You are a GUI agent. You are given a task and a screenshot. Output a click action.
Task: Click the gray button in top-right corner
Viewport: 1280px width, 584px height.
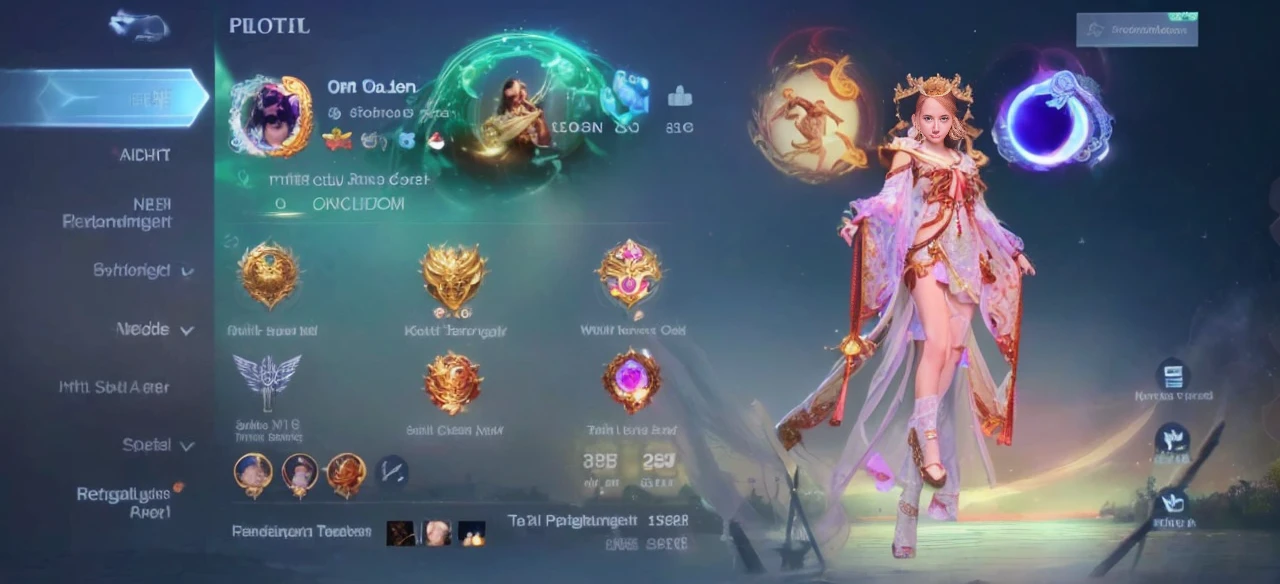1136,30
